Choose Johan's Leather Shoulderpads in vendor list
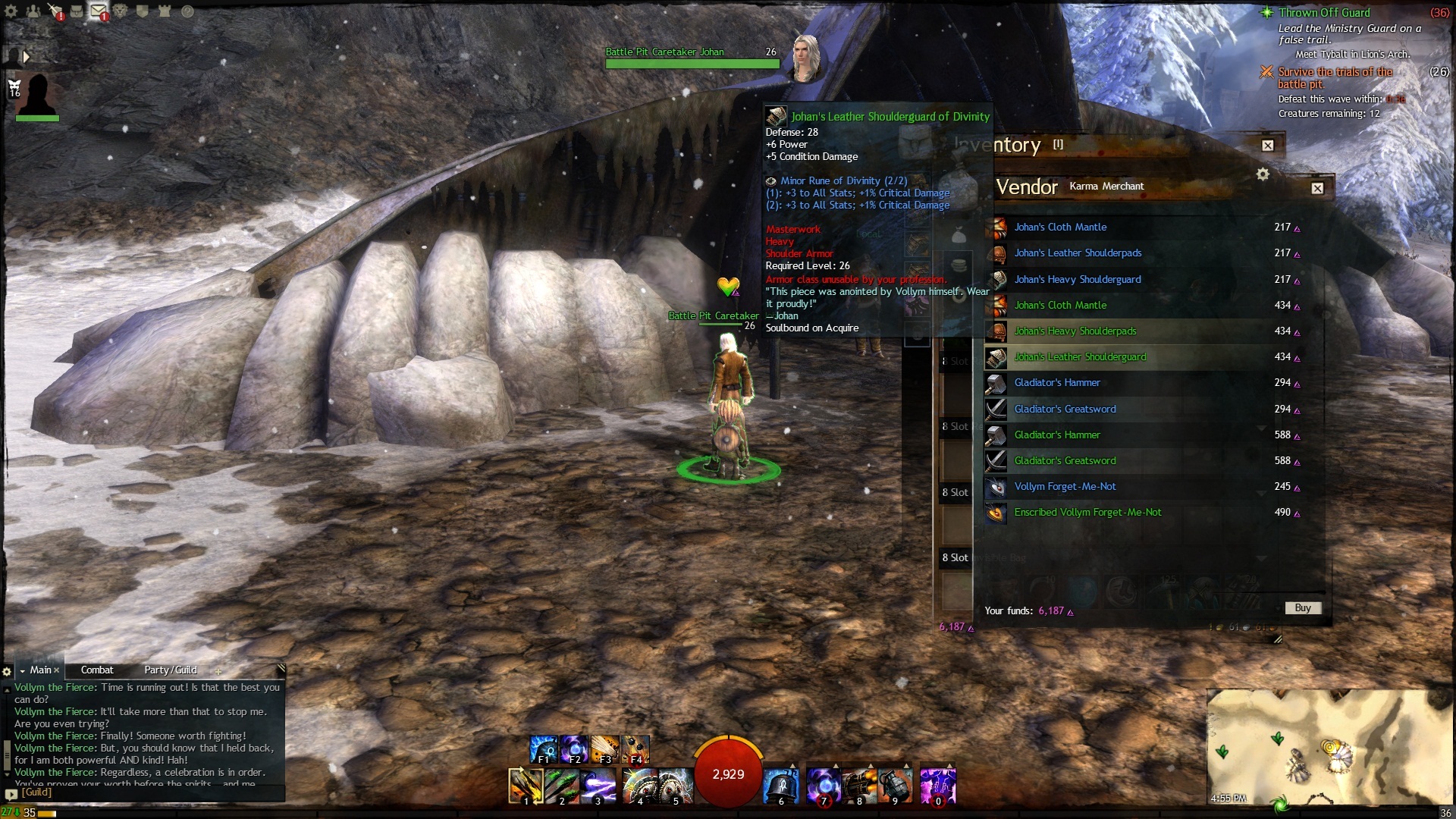 [1077, 253]
